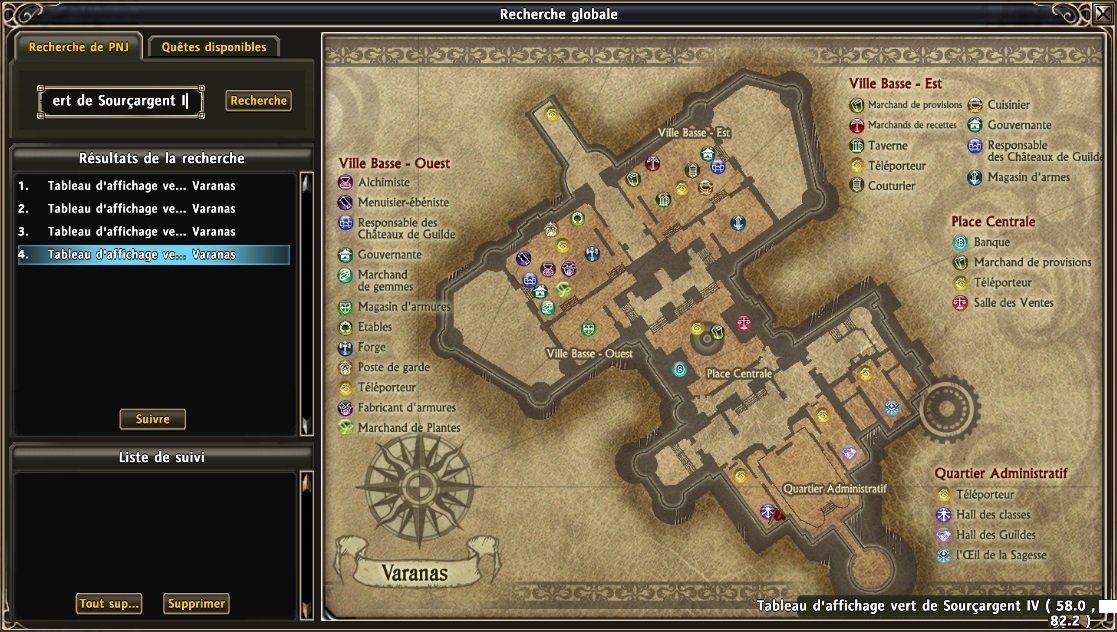Start the search with the Recherche button
Viewport: 1117px width, 632px height.
258,101
